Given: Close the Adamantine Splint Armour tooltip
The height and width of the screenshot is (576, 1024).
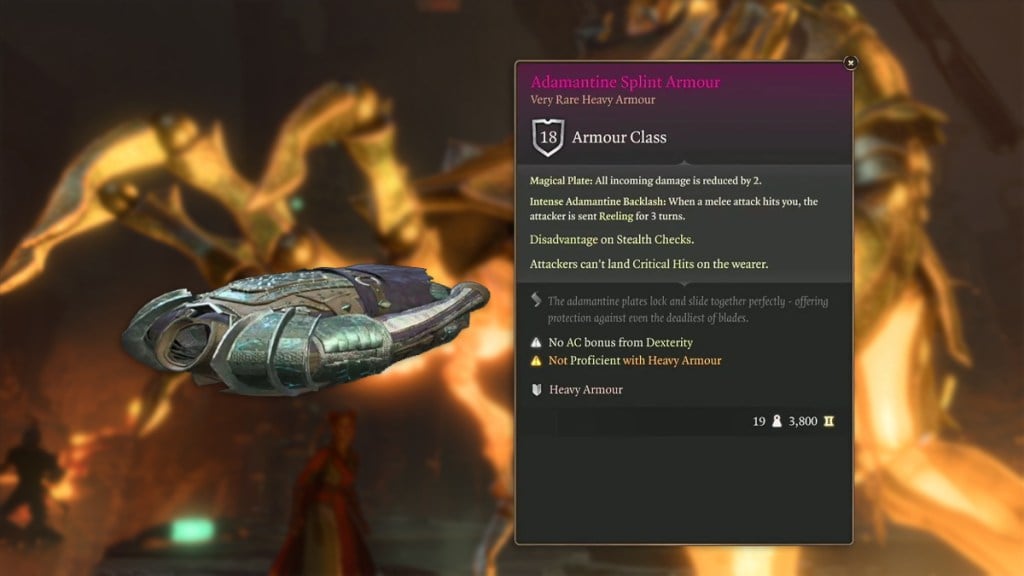Looking at the screenshot, I should click(850, 63).
